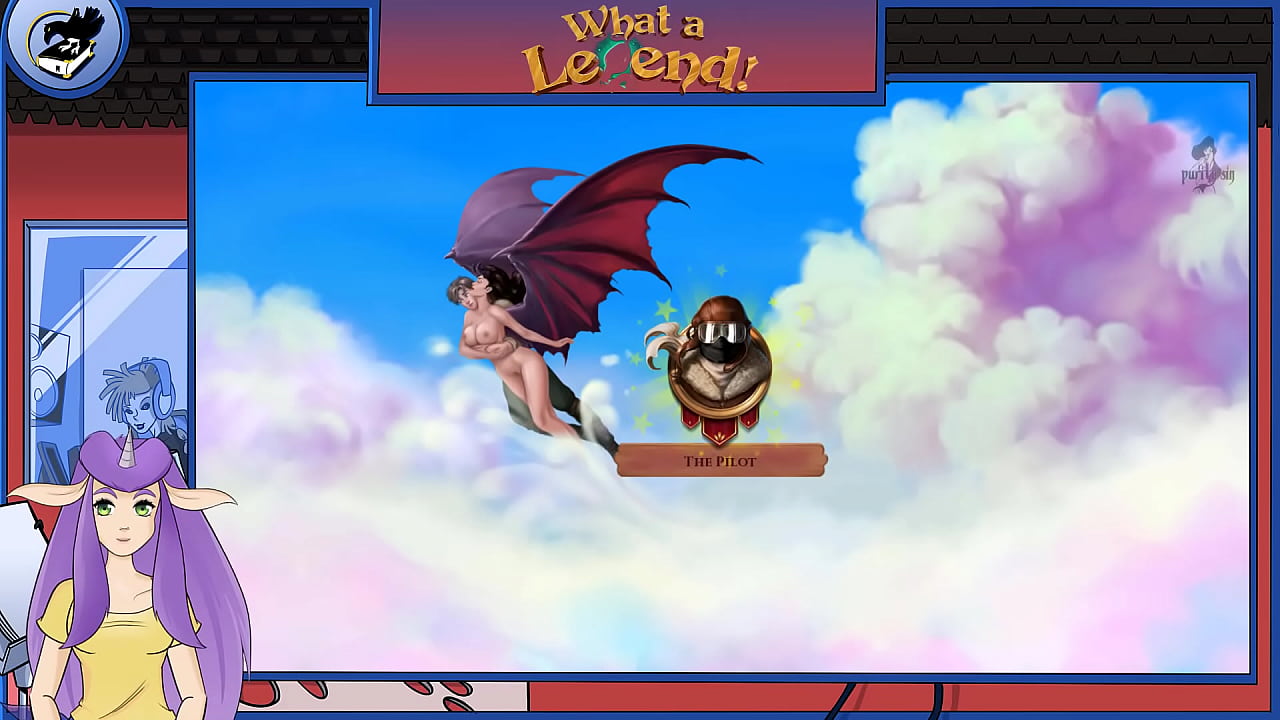The width and height of the screenshot is (1280, 720).
Task: Expand the What a Legend title banner
Action: (628, 48)
